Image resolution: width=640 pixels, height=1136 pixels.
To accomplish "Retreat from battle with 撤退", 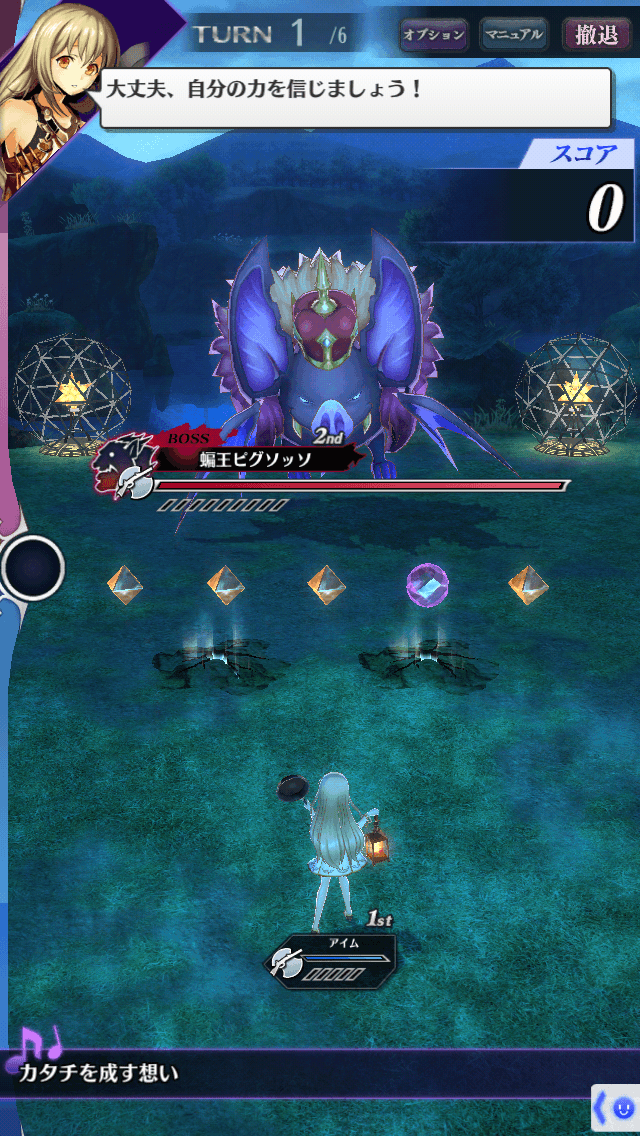I will tap(597, 35).
